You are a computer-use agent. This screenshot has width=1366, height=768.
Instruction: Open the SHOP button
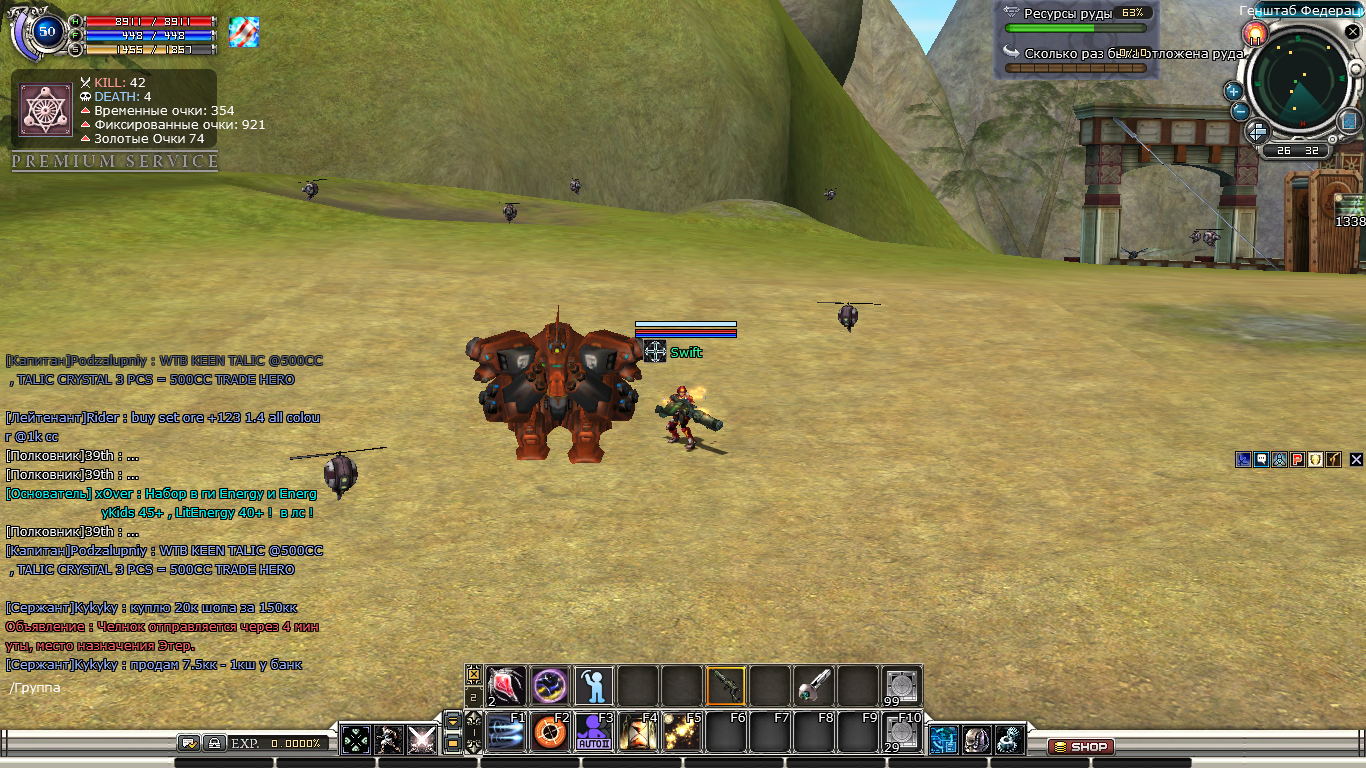(x=1081, y=747)
